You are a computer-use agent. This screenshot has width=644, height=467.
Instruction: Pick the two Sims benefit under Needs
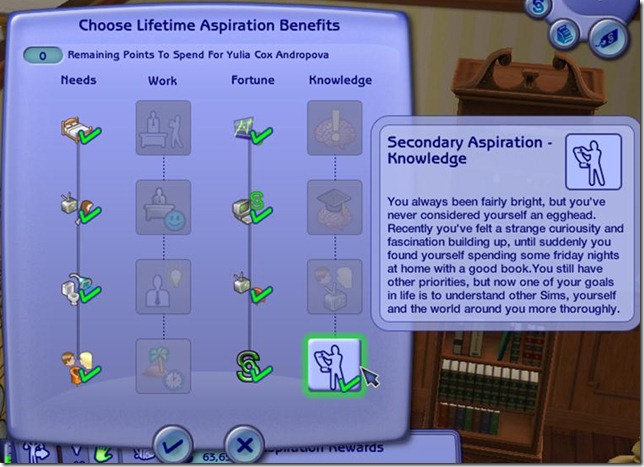coord(77,366)
